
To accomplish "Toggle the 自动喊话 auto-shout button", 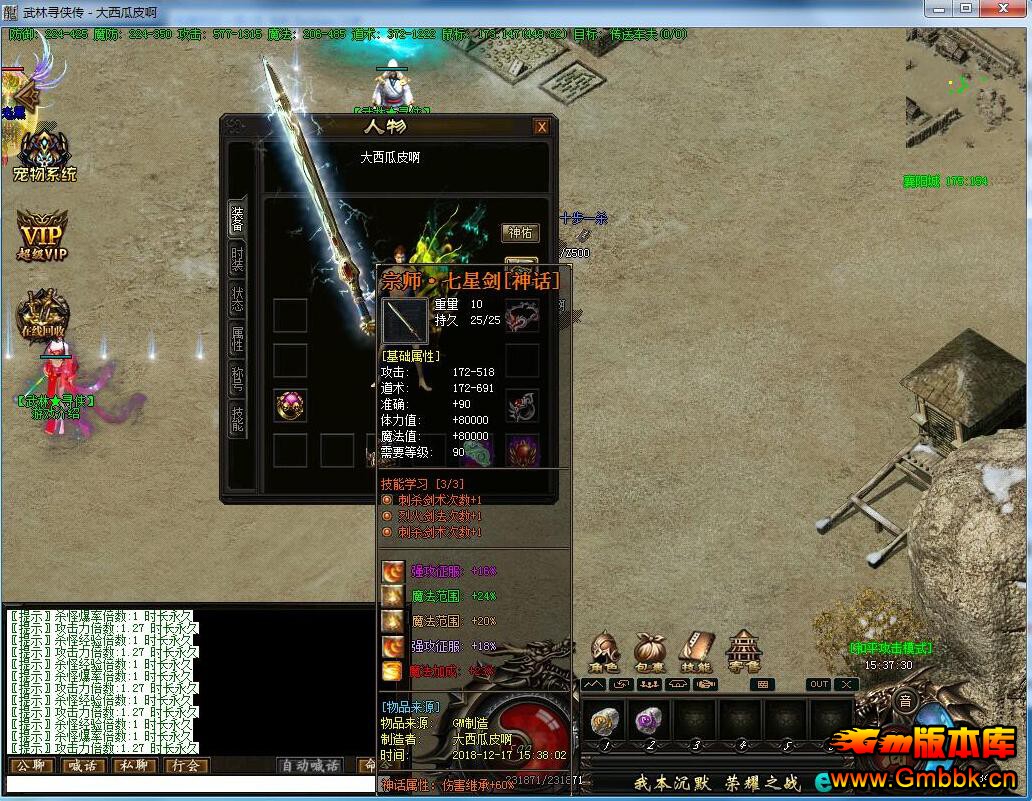I will (311, 766).
